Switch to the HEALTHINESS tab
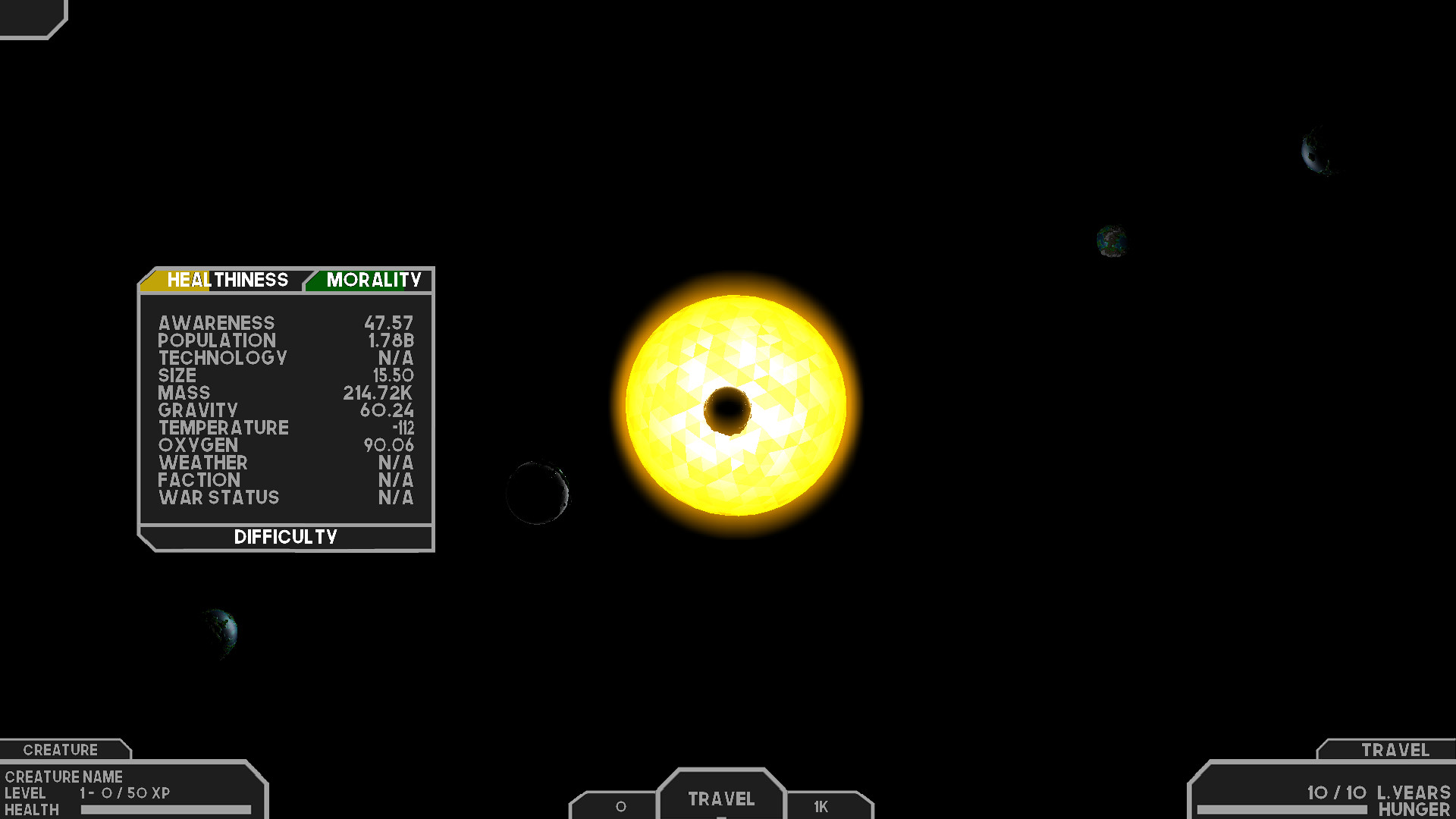 (227, 280)
